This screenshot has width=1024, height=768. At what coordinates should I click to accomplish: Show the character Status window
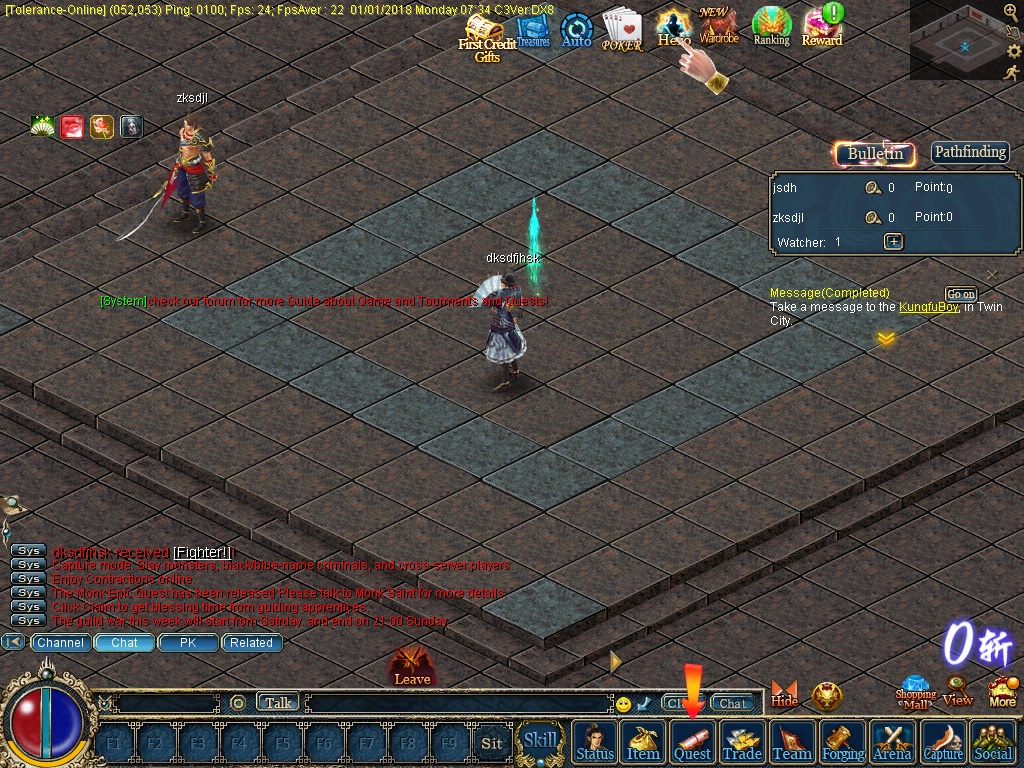[x=595, y=742]
